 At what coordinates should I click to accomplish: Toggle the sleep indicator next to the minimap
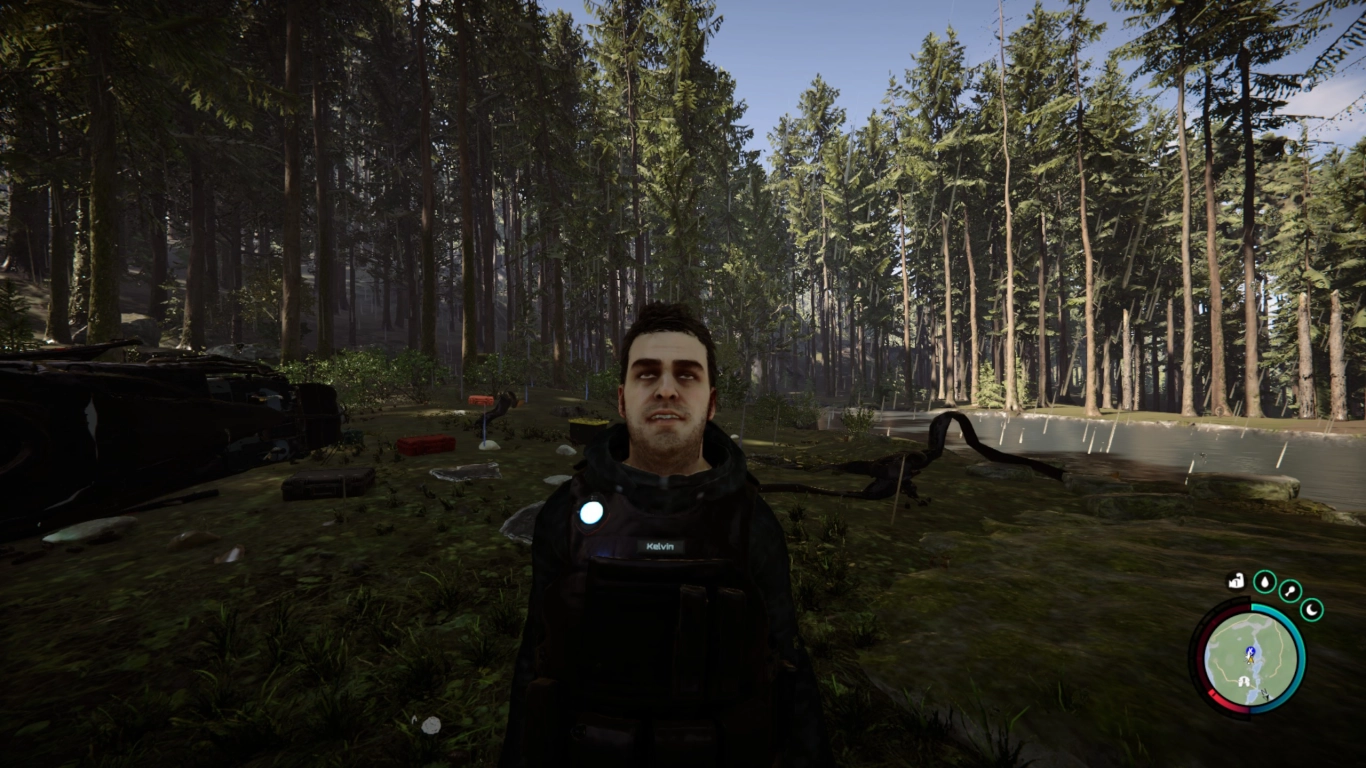tap(1311, 610)
